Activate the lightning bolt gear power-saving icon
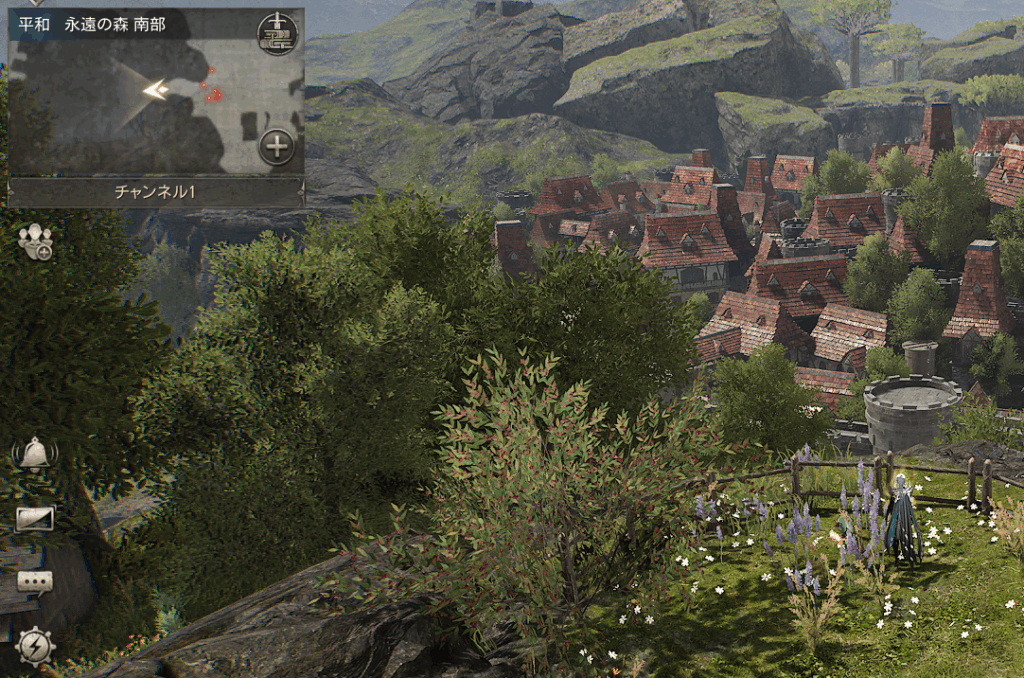The height and width of the screenshot is (678, 1024). (34, 646)
